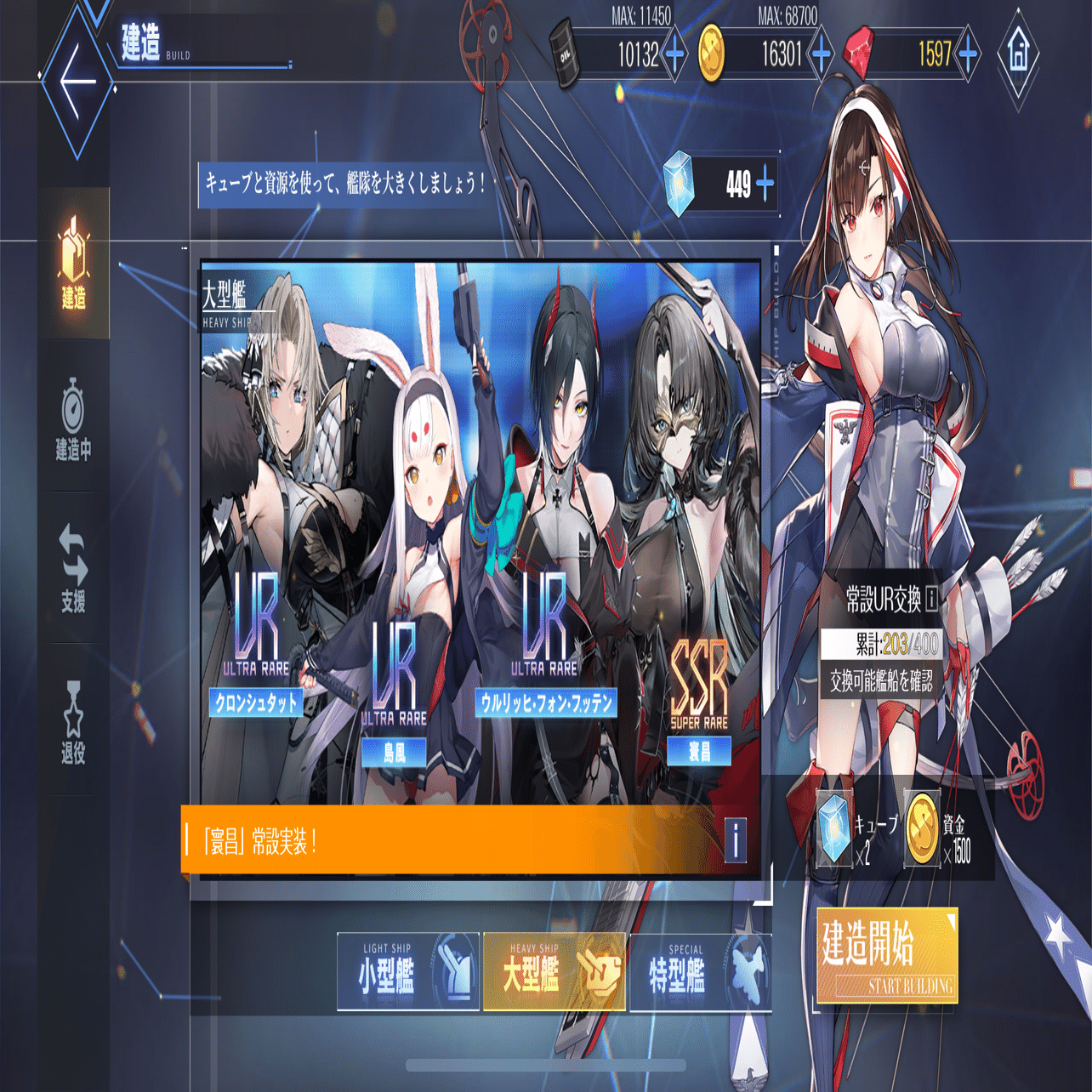Click the oil barrel resource icon

pos(566,54)
